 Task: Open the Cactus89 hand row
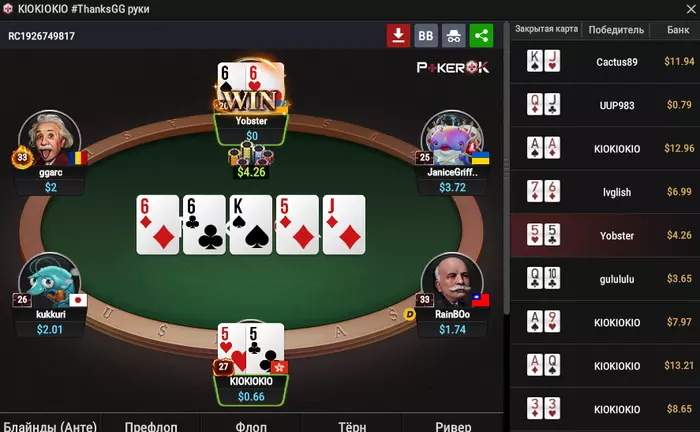(605, 62)
